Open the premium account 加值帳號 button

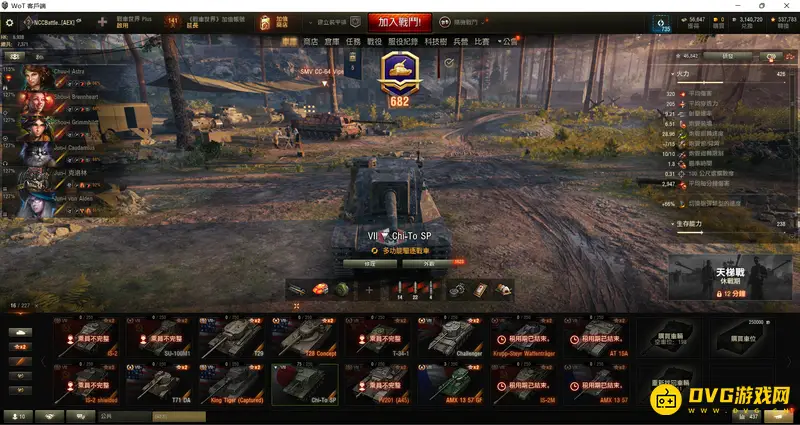(x=274, y=21)
